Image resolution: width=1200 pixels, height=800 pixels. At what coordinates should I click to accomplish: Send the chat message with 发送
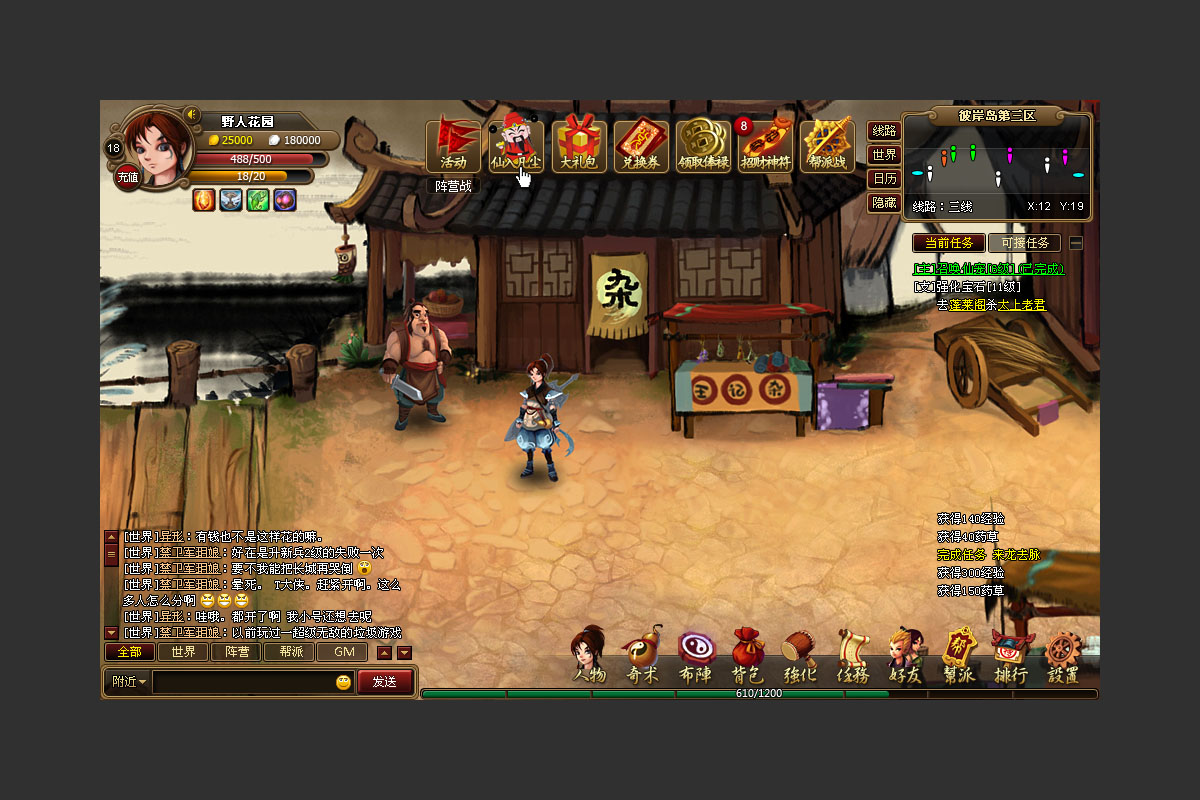384,682
